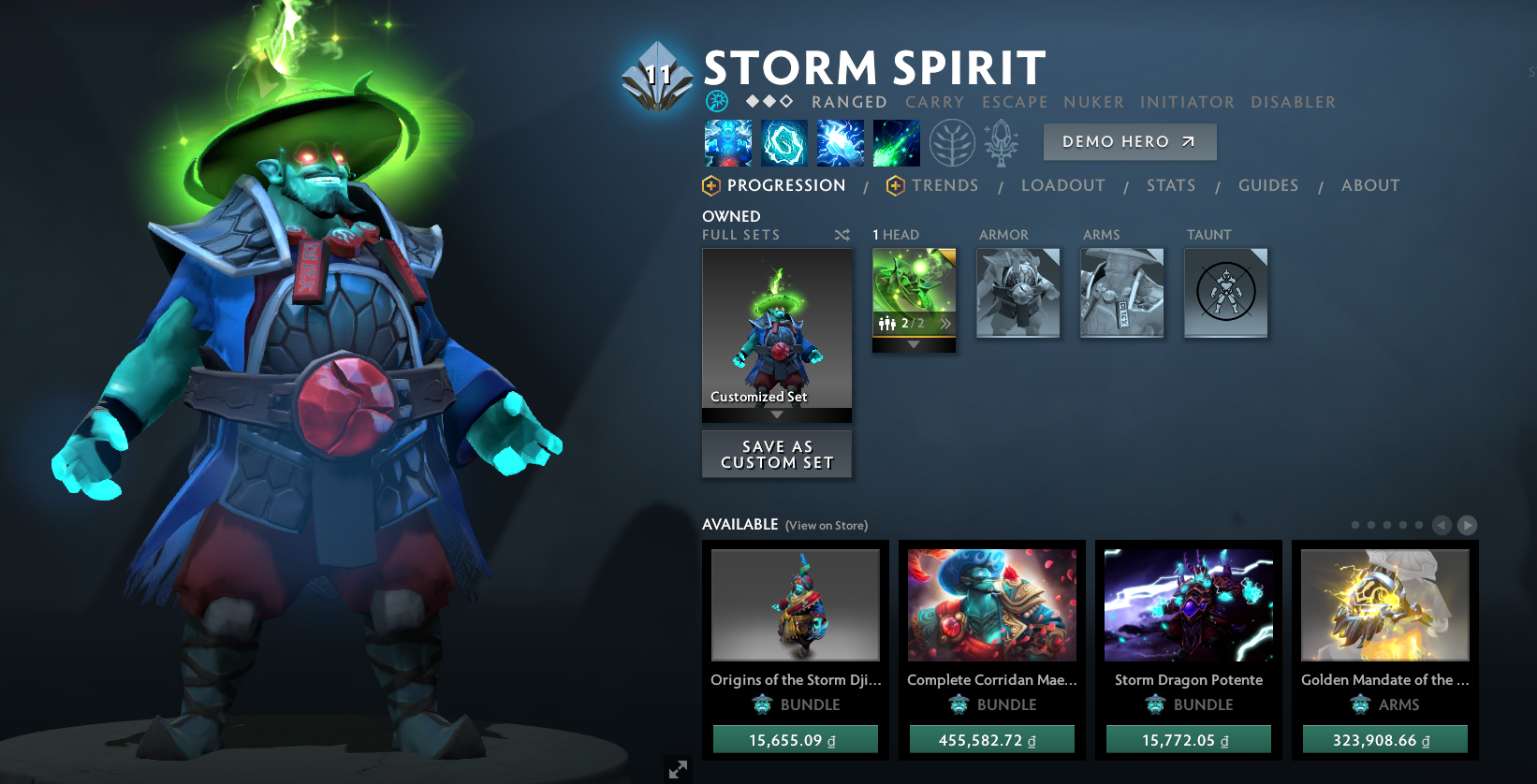Toggle the next page arrow for available items
This screenshot has width=1537, height=784.
tap(1468, 525)
